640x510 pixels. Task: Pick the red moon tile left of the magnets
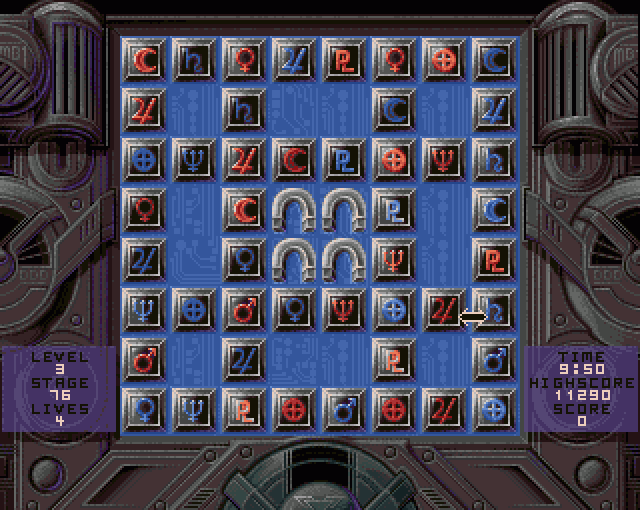244,210
